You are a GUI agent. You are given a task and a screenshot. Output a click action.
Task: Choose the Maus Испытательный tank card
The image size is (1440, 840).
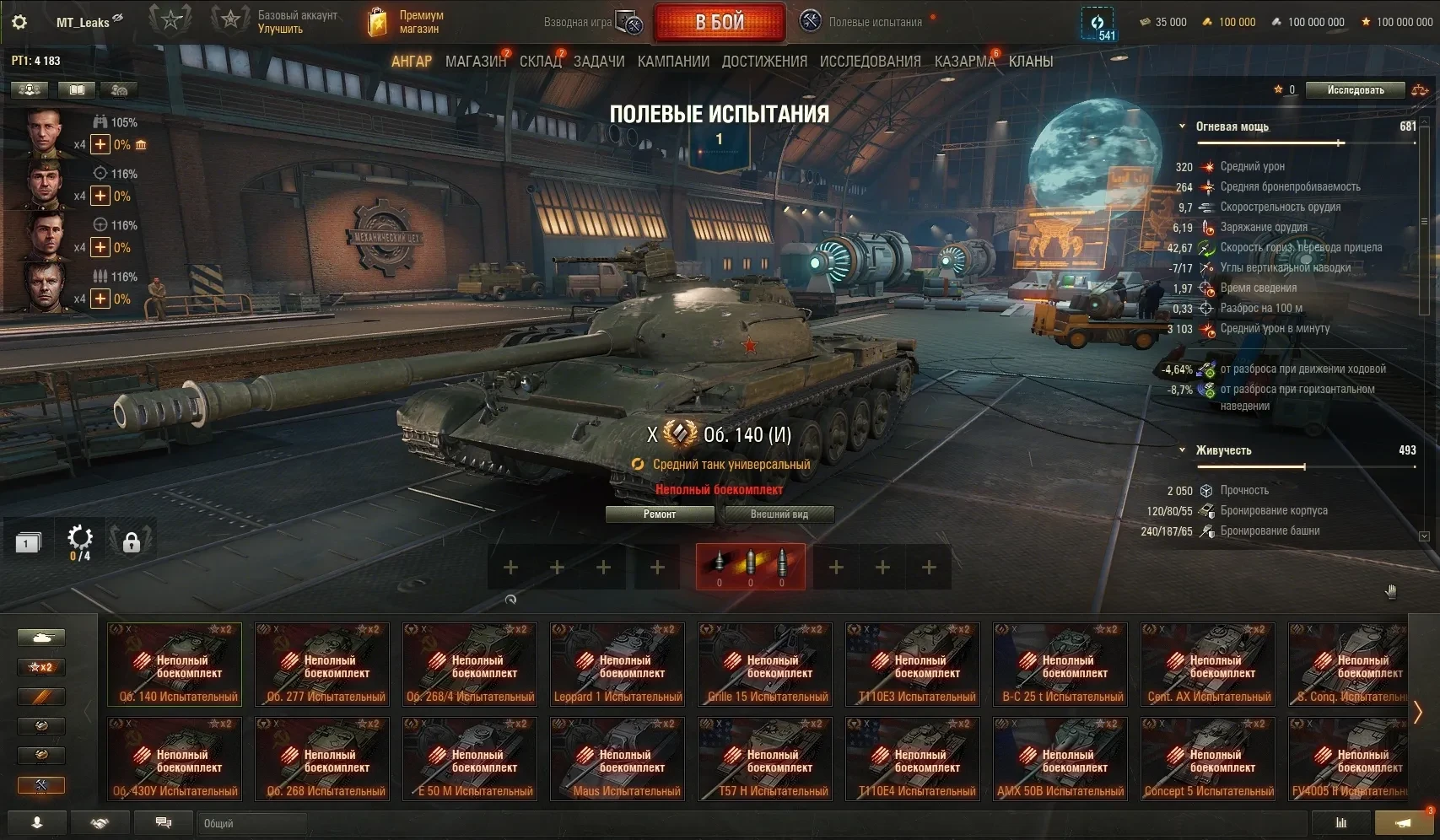[x=618, y=758]
